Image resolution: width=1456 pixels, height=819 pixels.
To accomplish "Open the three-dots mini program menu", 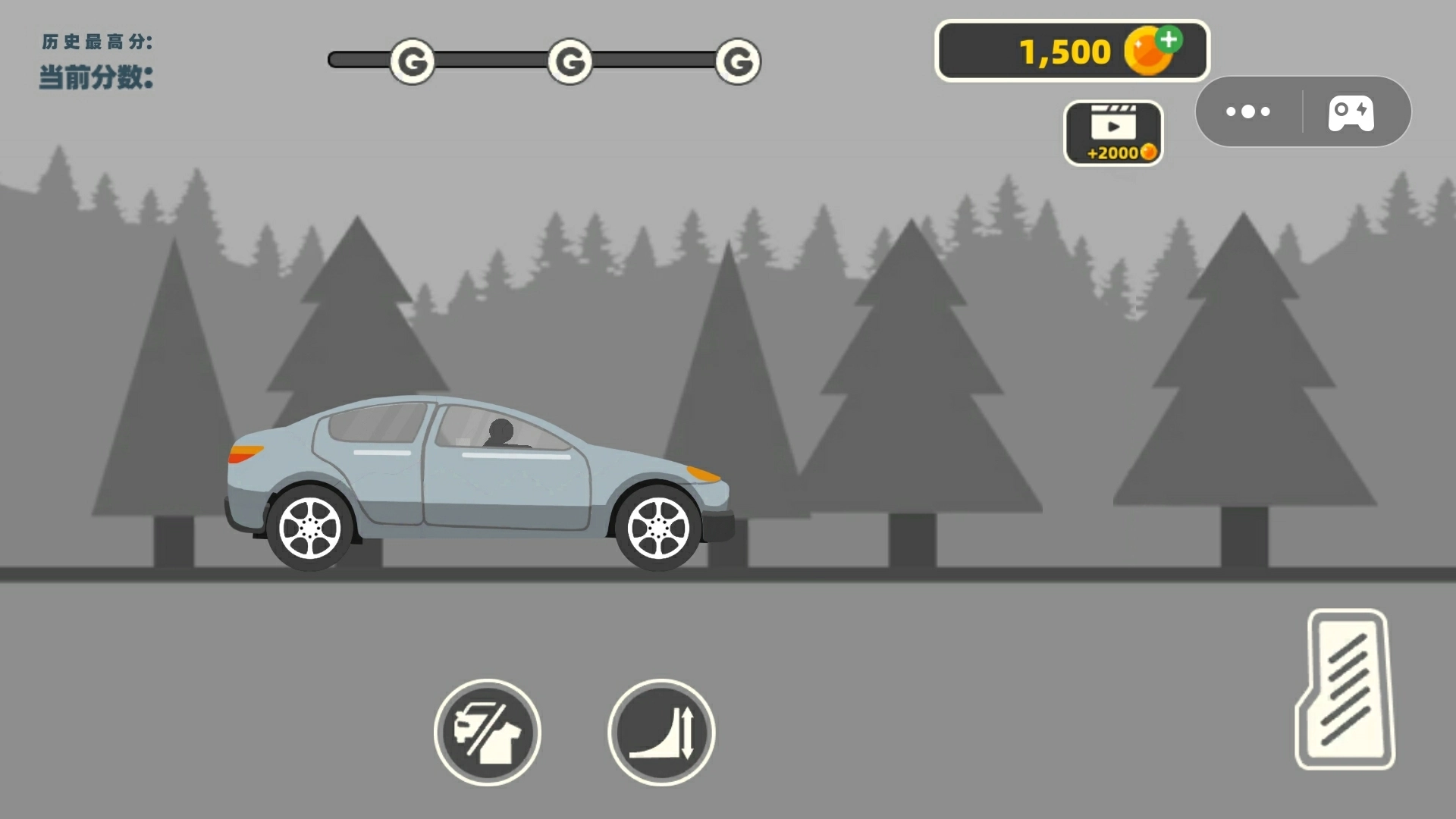I will pos(1248,112).
